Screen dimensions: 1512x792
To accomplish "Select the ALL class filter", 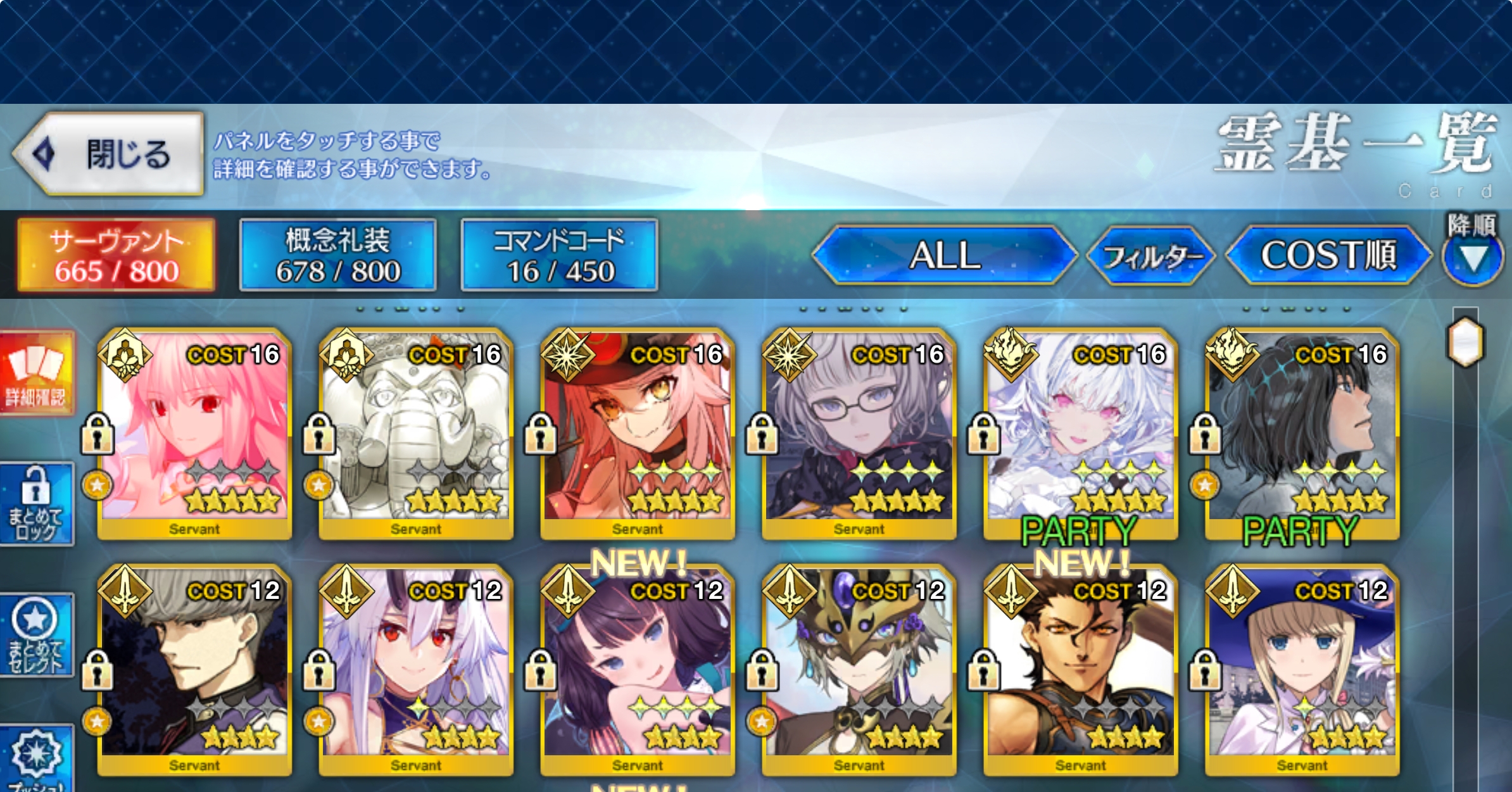I will 945,255.
